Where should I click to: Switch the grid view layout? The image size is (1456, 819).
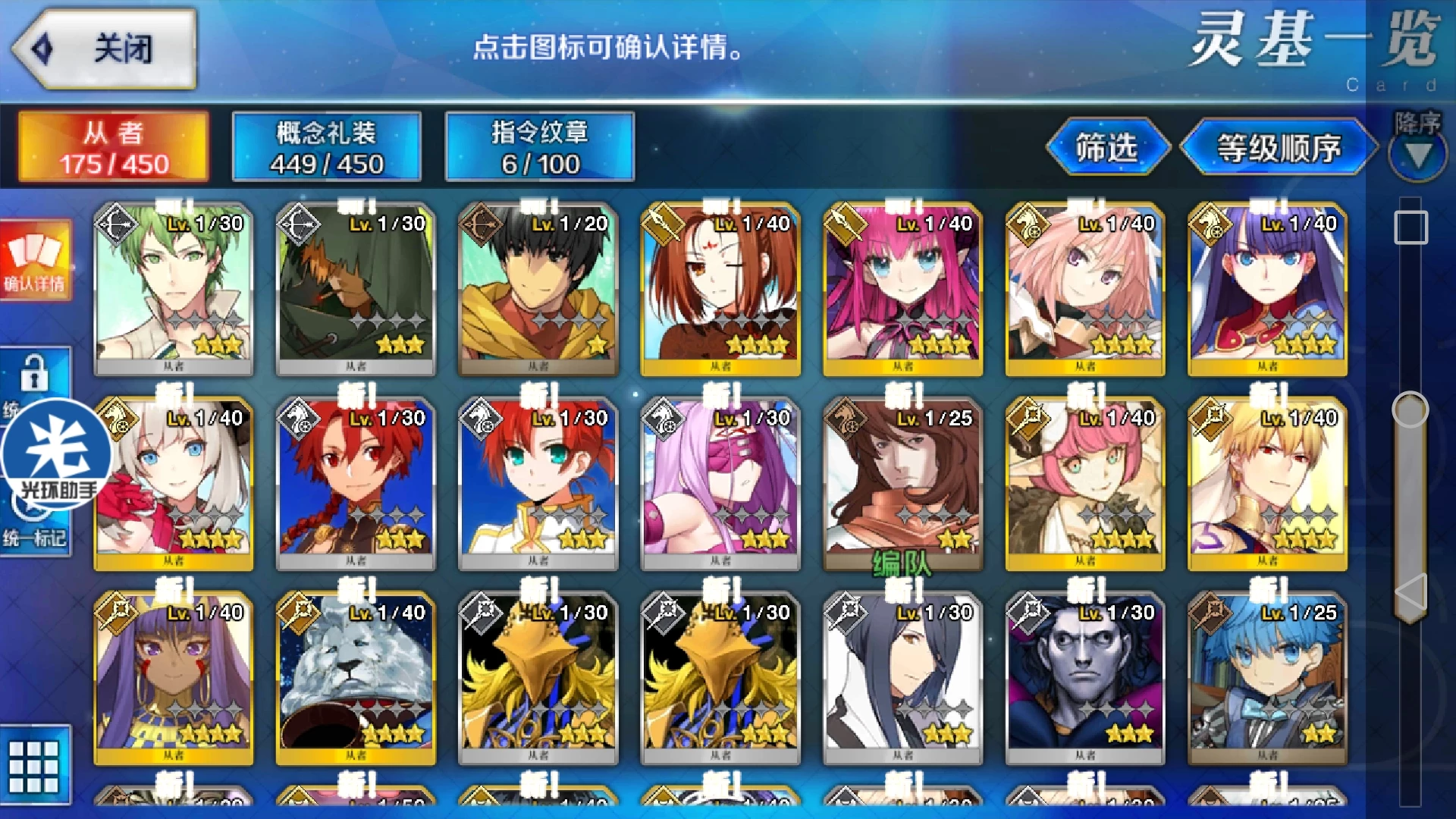[35, 764]
